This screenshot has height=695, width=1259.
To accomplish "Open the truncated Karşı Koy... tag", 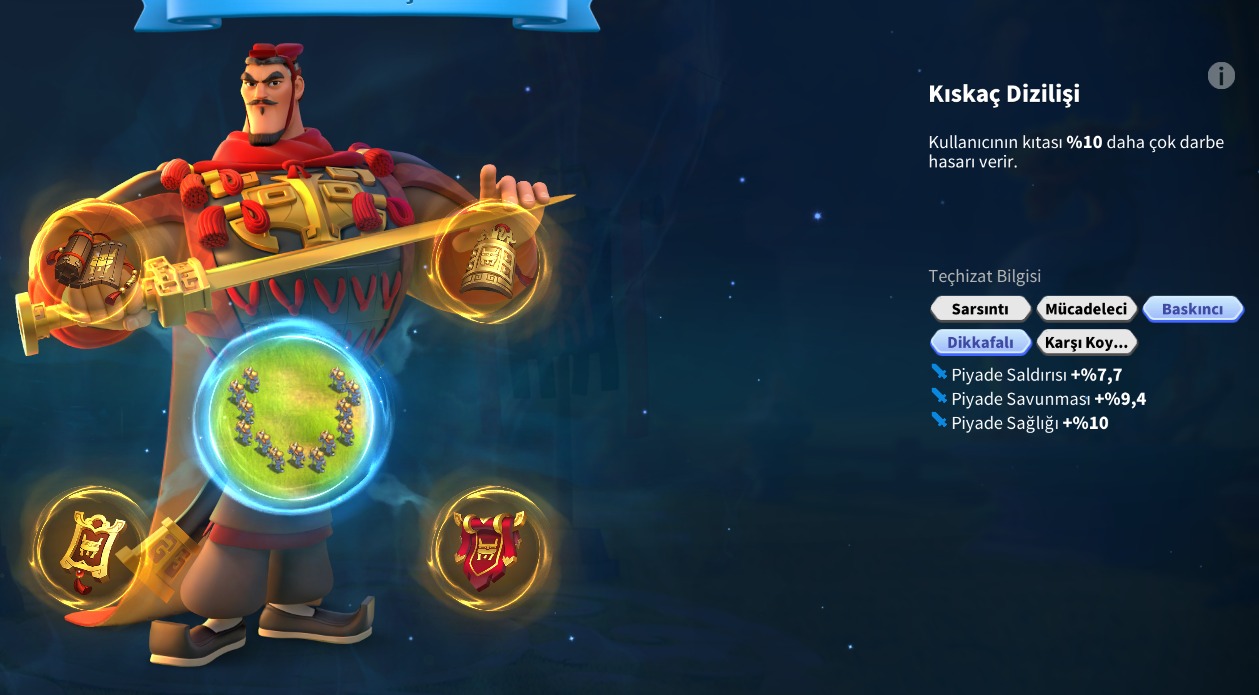I will (x=1086, y=342).
